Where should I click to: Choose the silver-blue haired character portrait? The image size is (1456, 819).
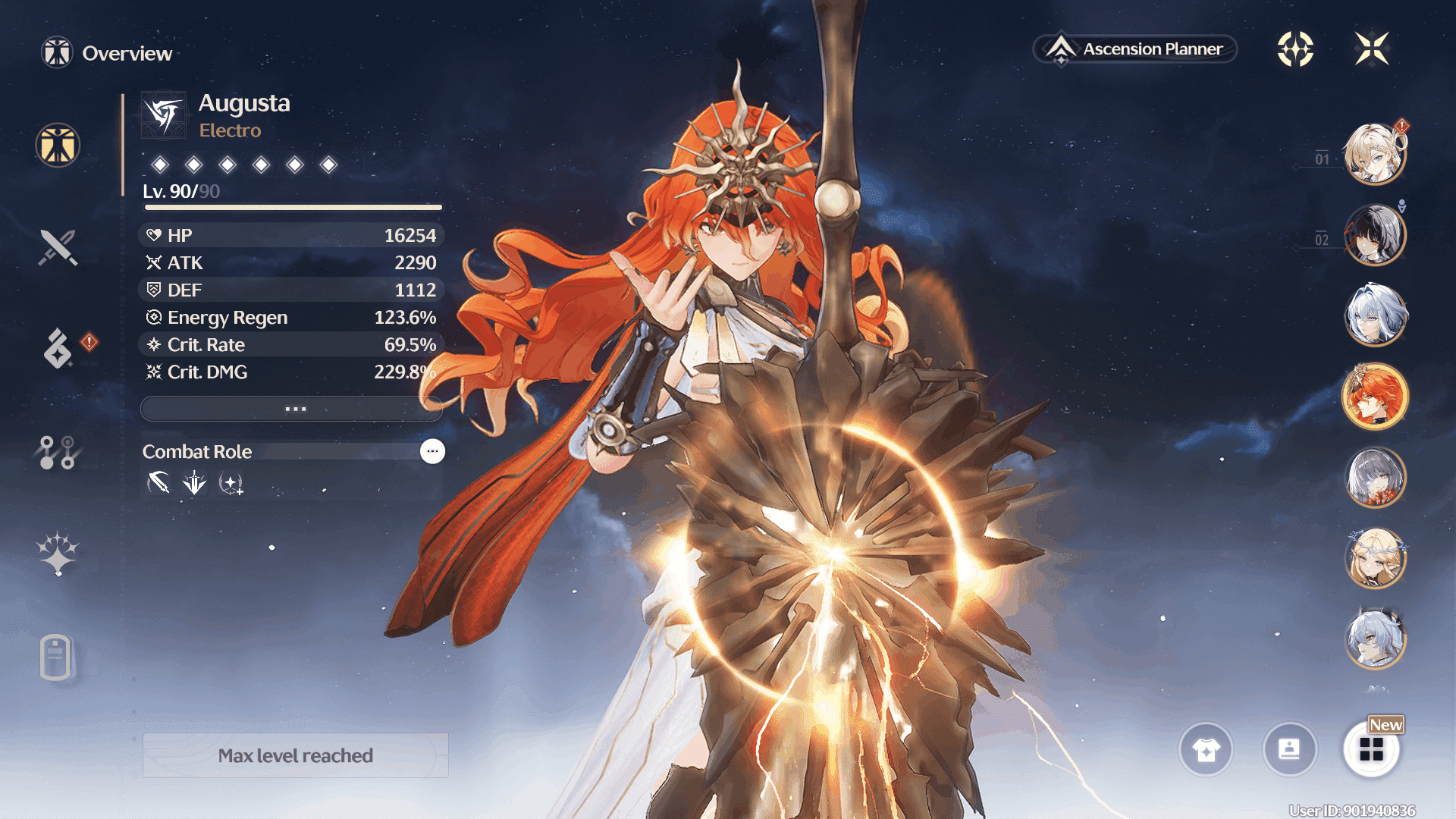(x=1374, y=315)
